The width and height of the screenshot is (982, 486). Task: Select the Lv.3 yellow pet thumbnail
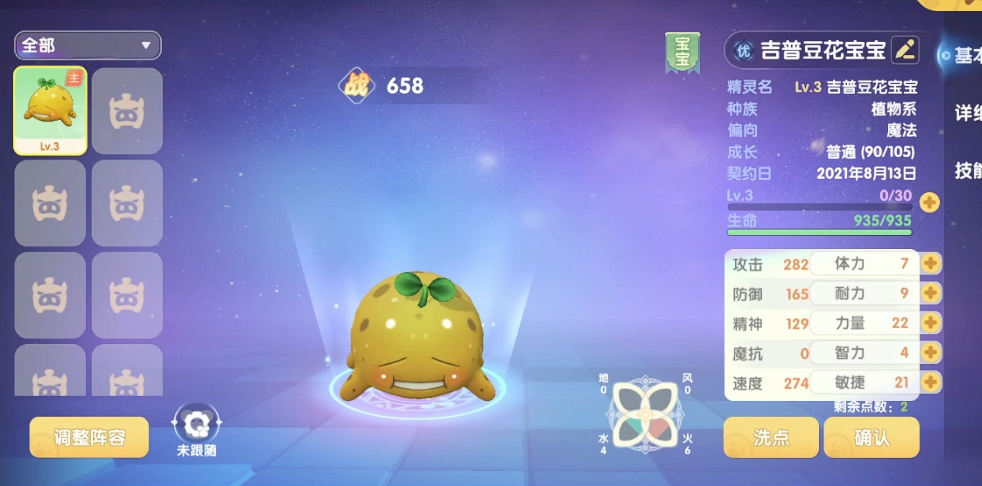pos(50,111)
